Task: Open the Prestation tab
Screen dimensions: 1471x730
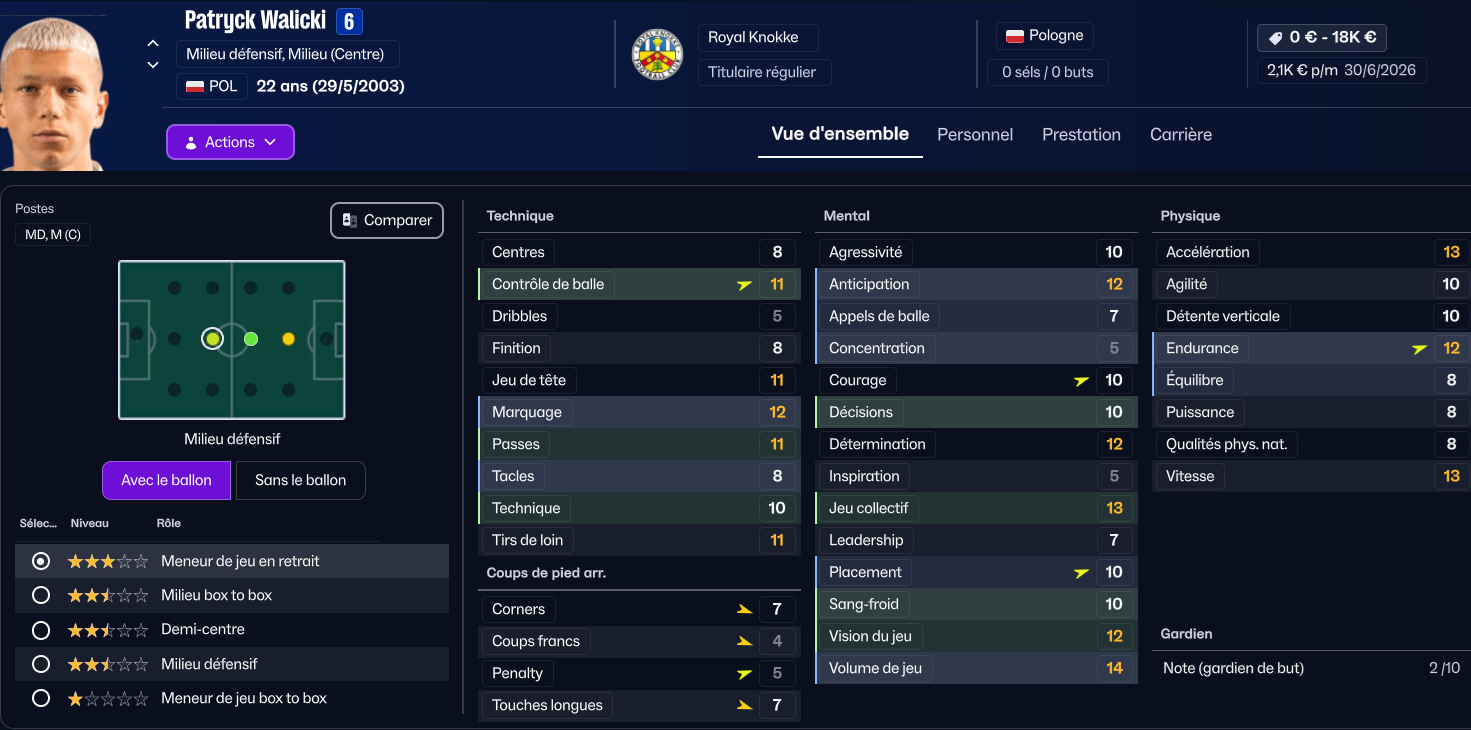Action: [1081, 135]
